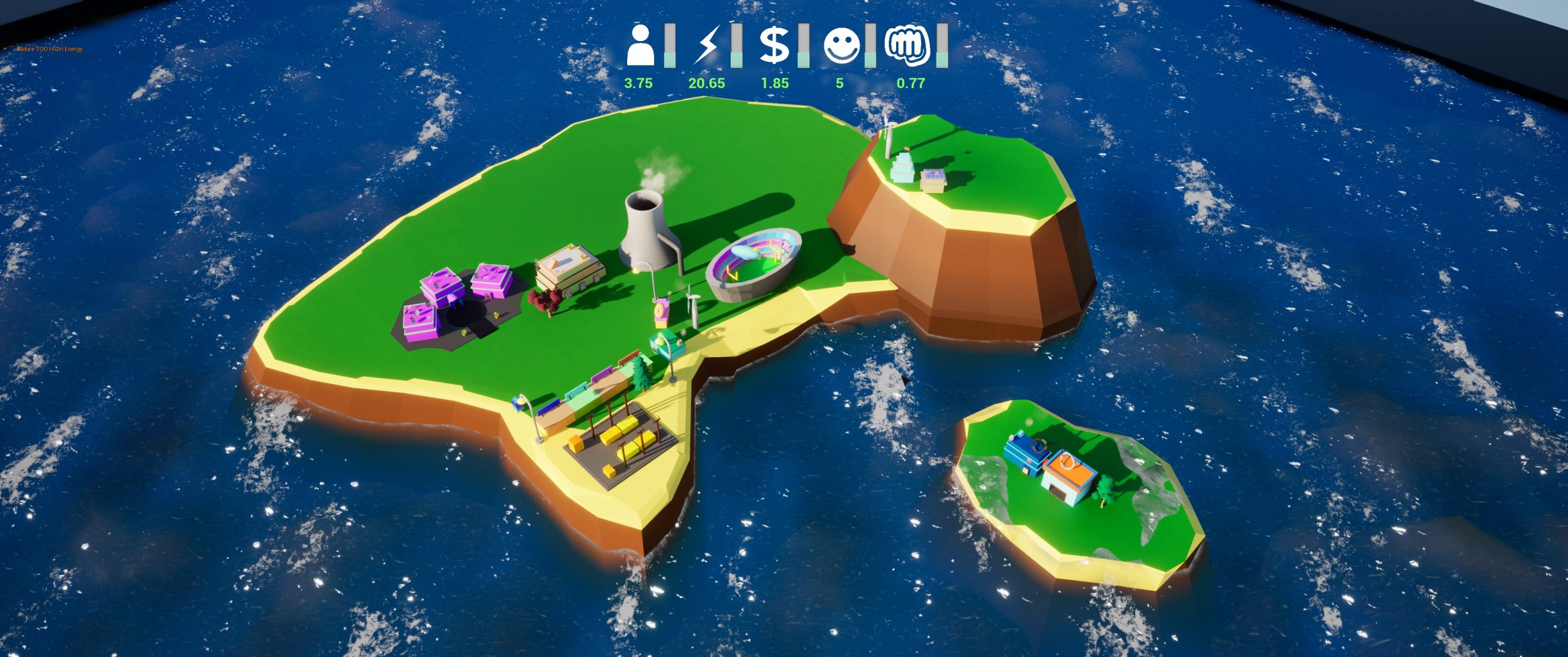This screenshot has width=1568, height=657.
Task: Choose the money dollar sign icon
Action: tap(775, 45)
